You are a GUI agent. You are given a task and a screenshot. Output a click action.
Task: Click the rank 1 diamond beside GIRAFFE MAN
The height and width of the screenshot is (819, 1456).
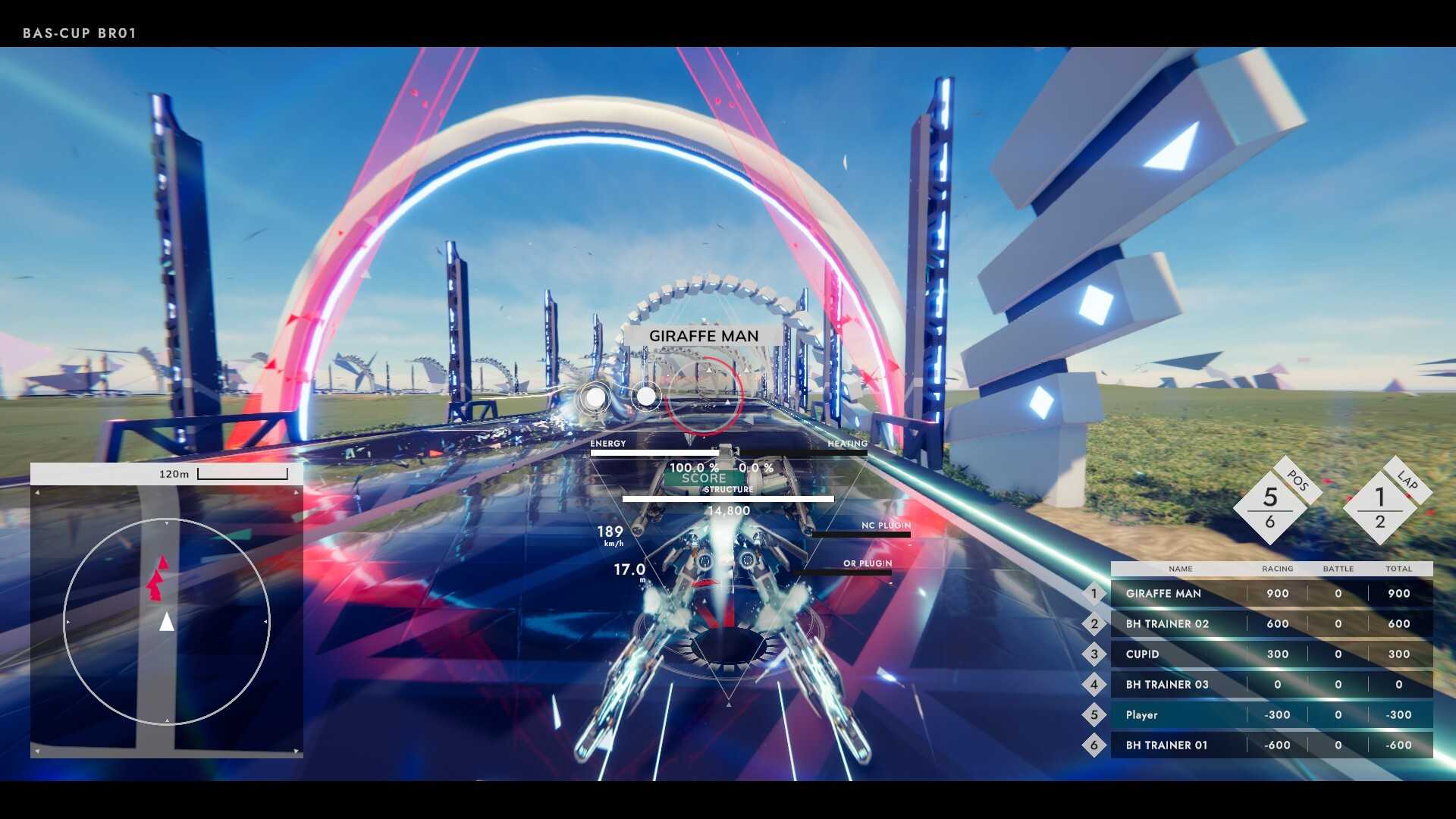pyautogui.click(x=1094, y=593)
